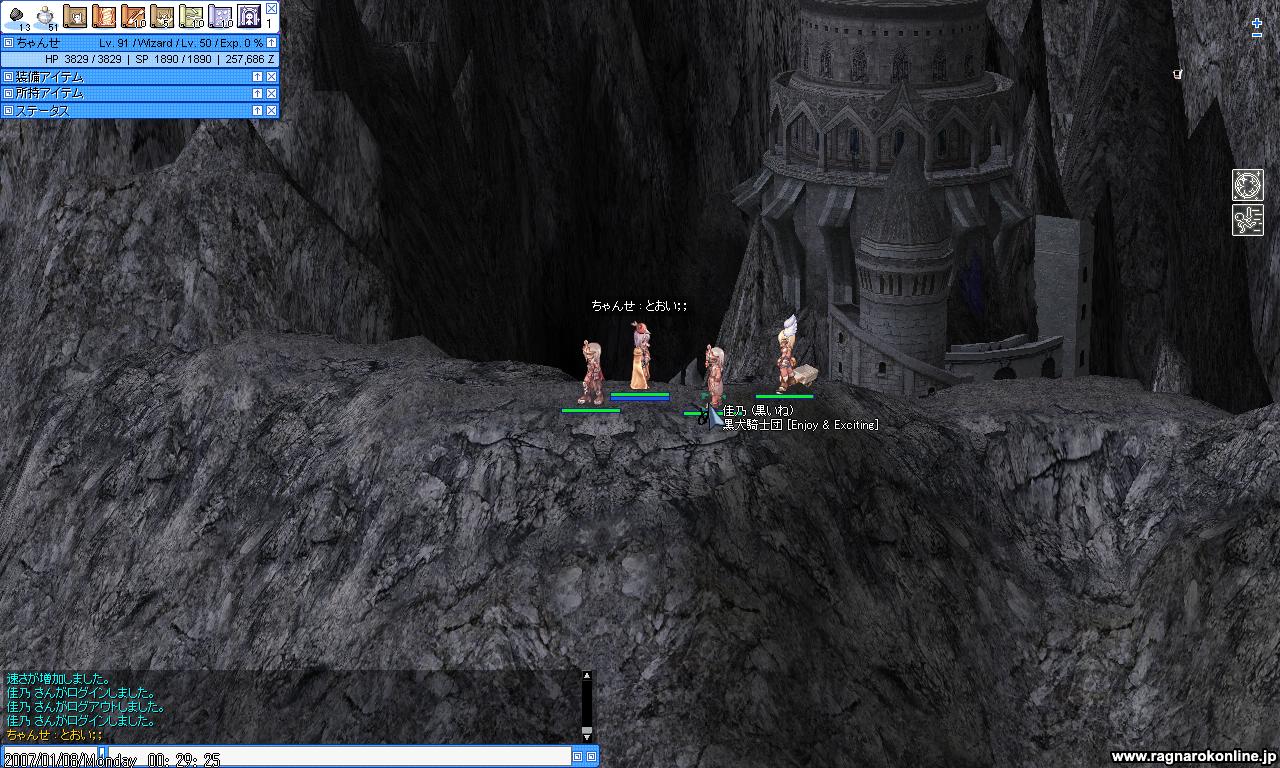Zoom out with the blue minus button

(x=1257, y=36)
